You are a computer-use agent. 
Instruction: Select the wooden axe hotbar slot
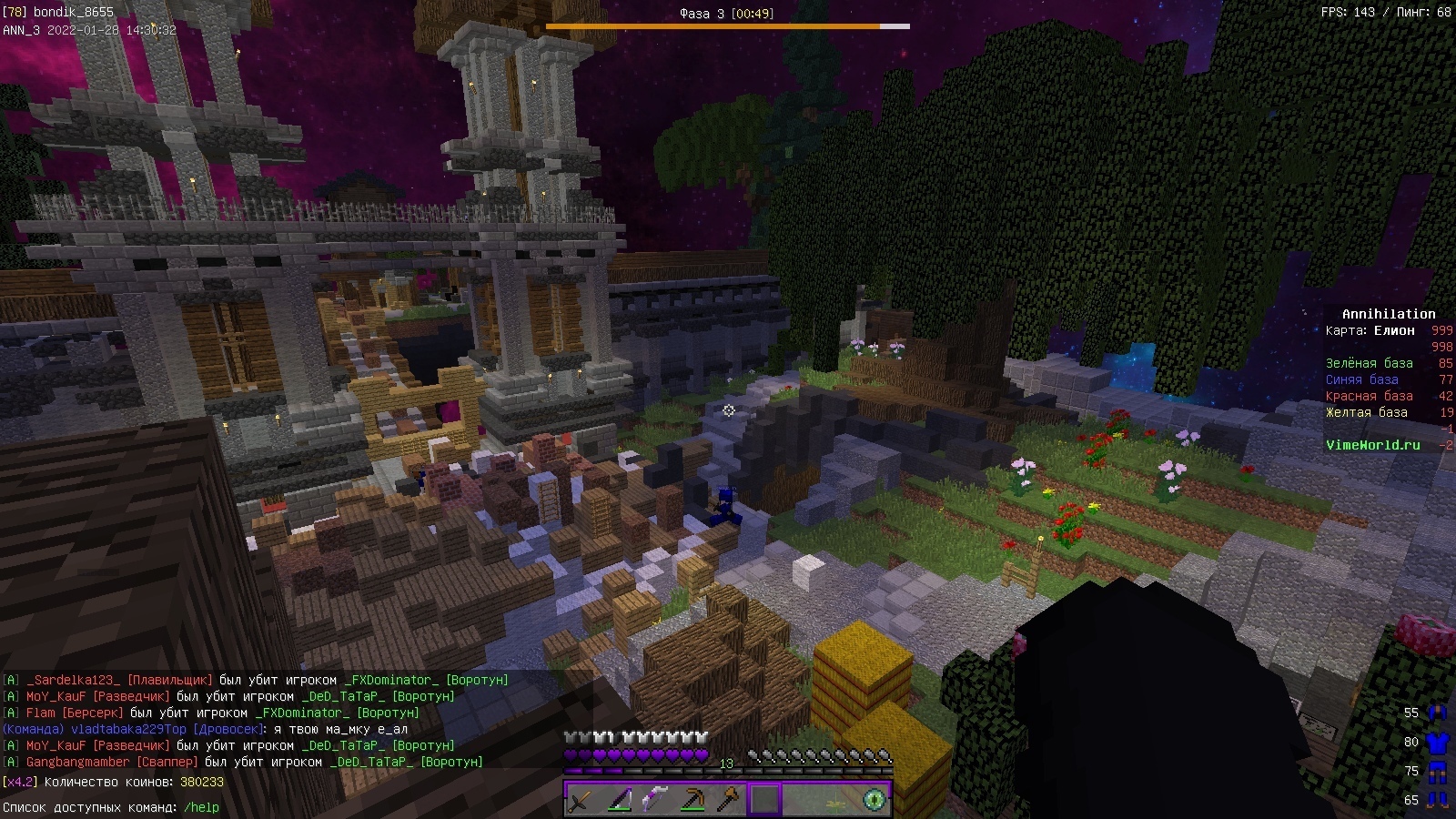(729, 800)
